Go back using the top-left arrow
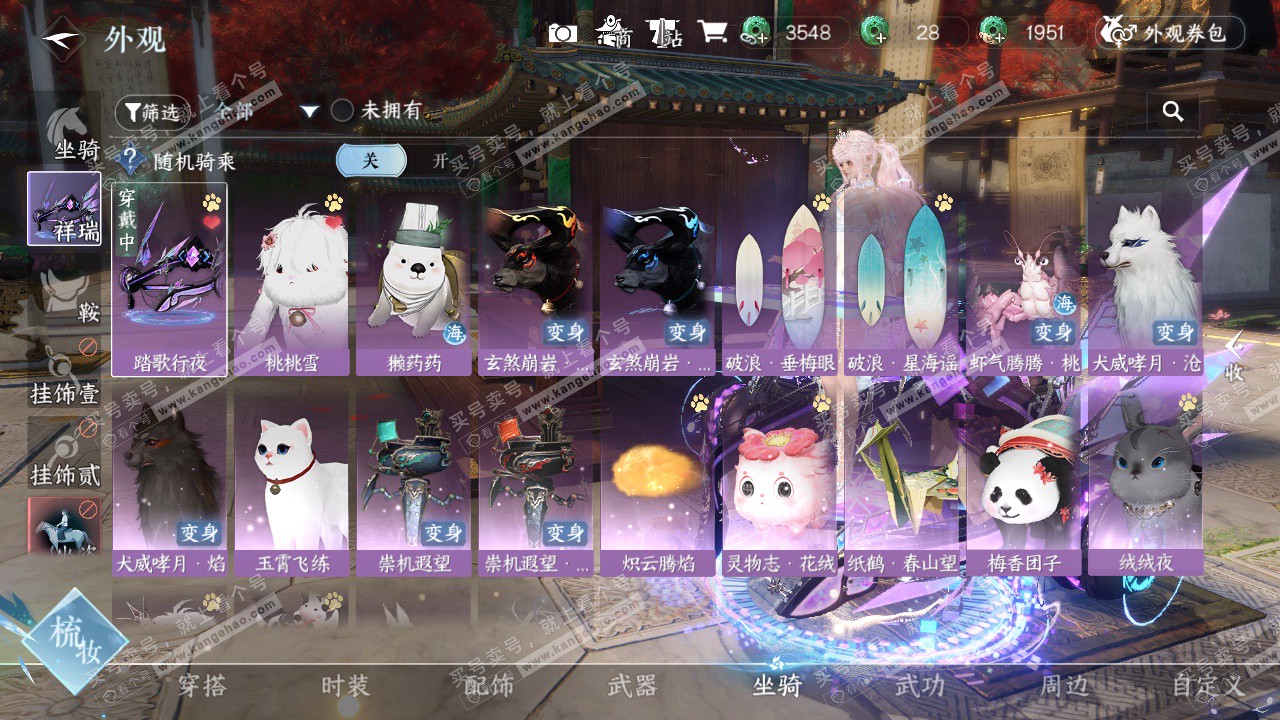 click(x=62, y=40)
